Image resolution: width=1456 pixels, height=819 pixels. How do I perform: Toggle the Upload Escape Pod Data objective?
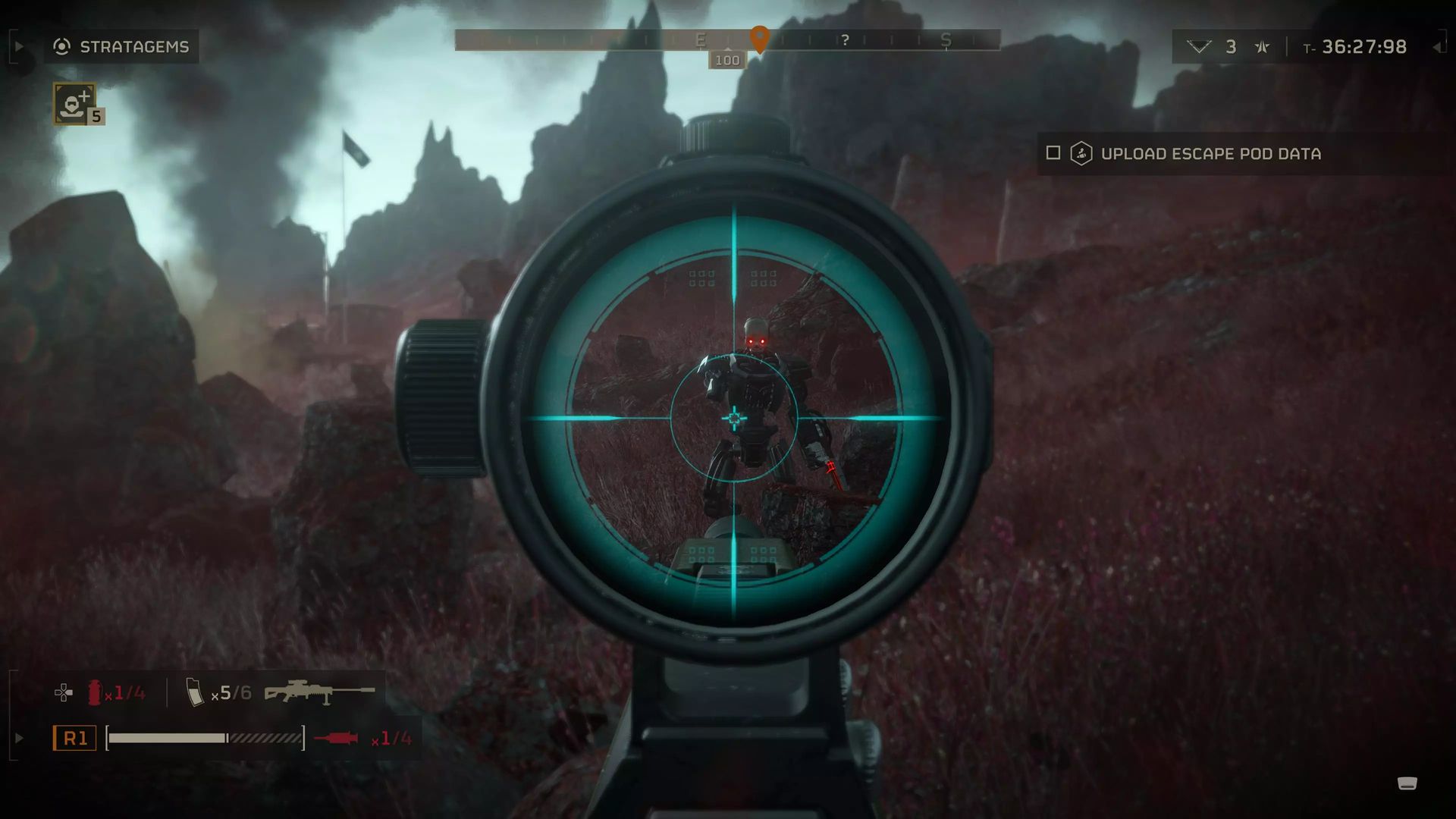(1053, 153)
